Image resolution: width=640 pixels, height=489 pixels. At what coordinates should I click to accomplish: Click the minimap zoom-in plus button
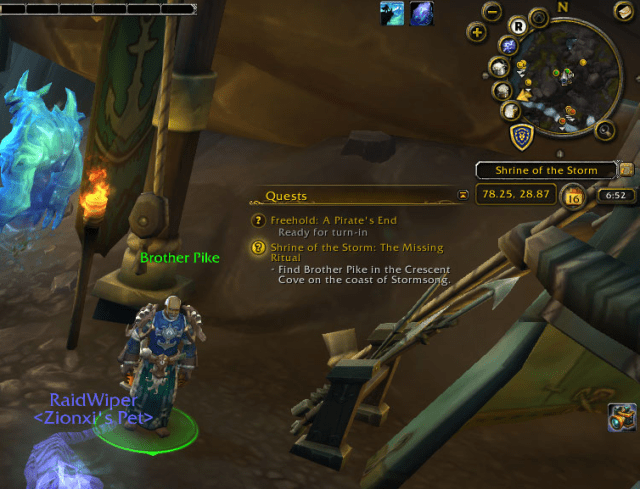coord(477,32)
